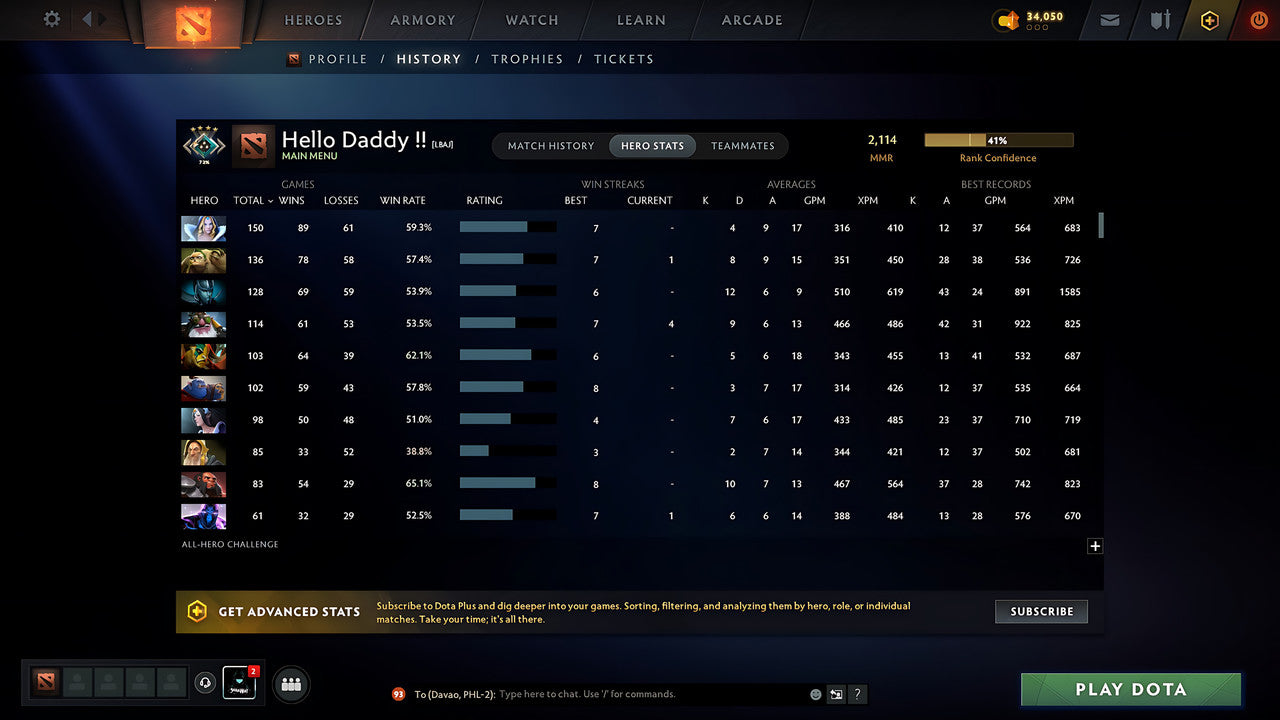Click the SUBSCRIBE button for advanced stats

point(1041,611)
